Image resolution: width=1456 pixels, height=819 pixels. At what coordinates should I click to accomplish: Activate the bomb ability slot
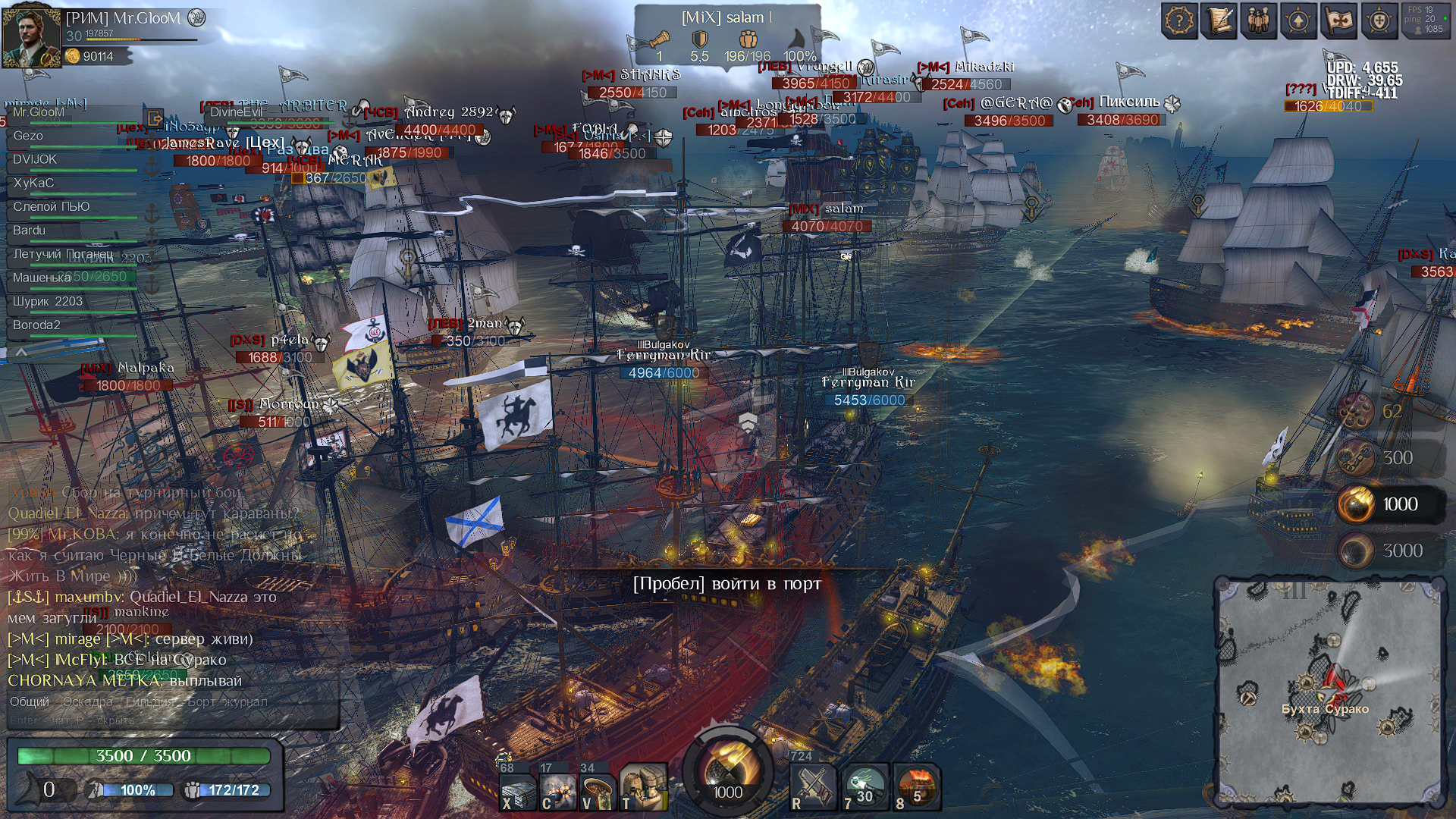coord(558,789)
